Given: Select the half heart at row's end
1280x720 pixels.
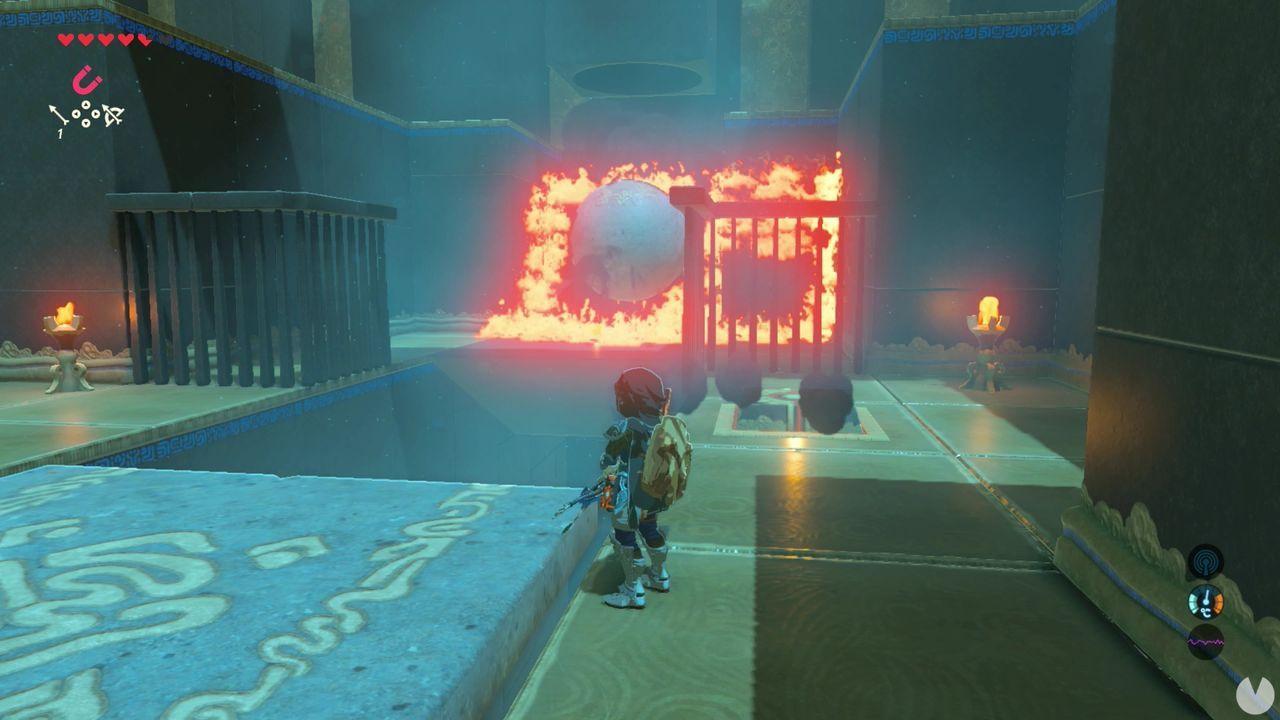Looking at the screenshot, I should pyautogui.click(x=143, y=40).
